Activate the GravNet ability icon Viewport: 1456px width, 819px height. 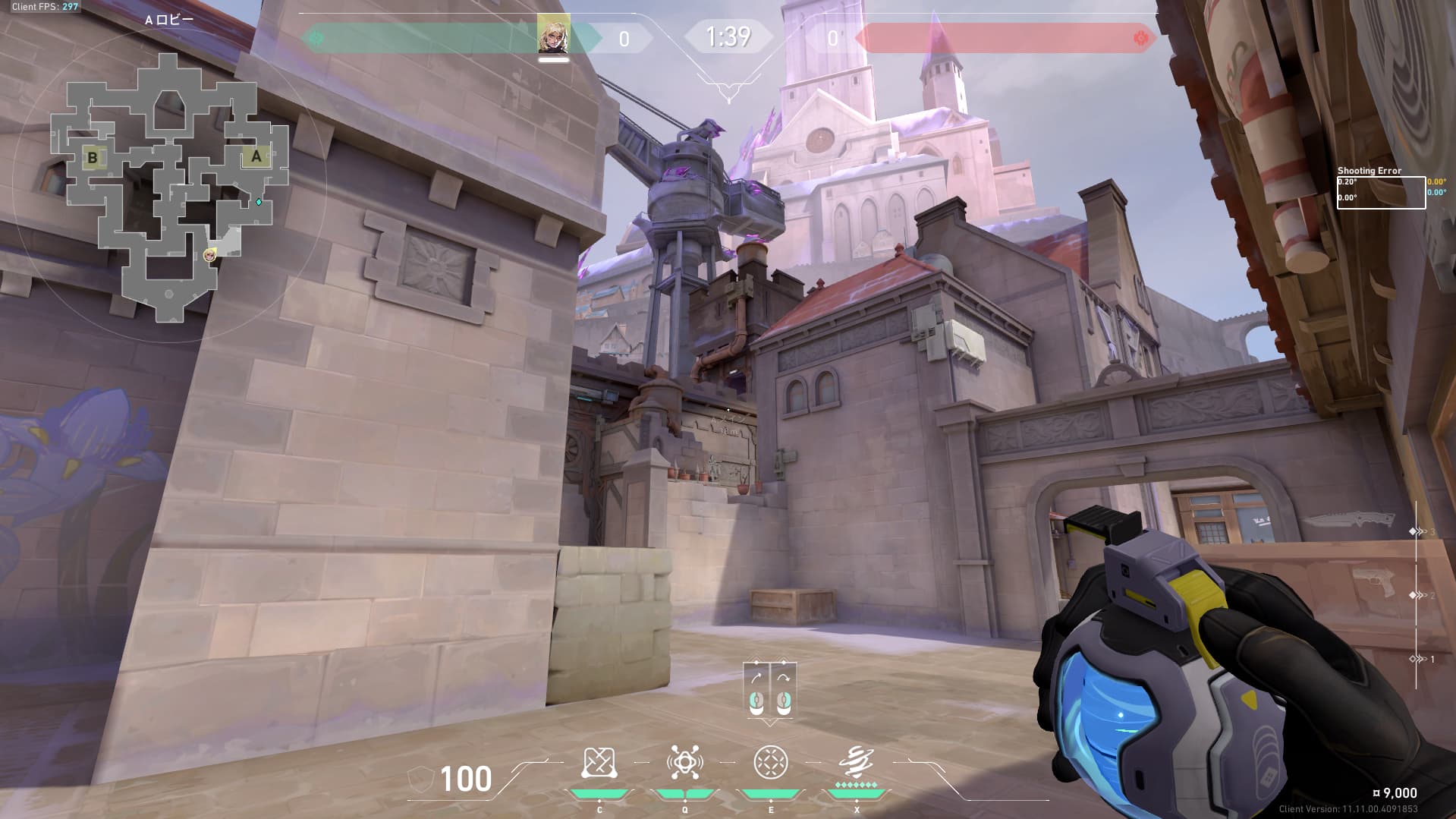click(598, 764)
